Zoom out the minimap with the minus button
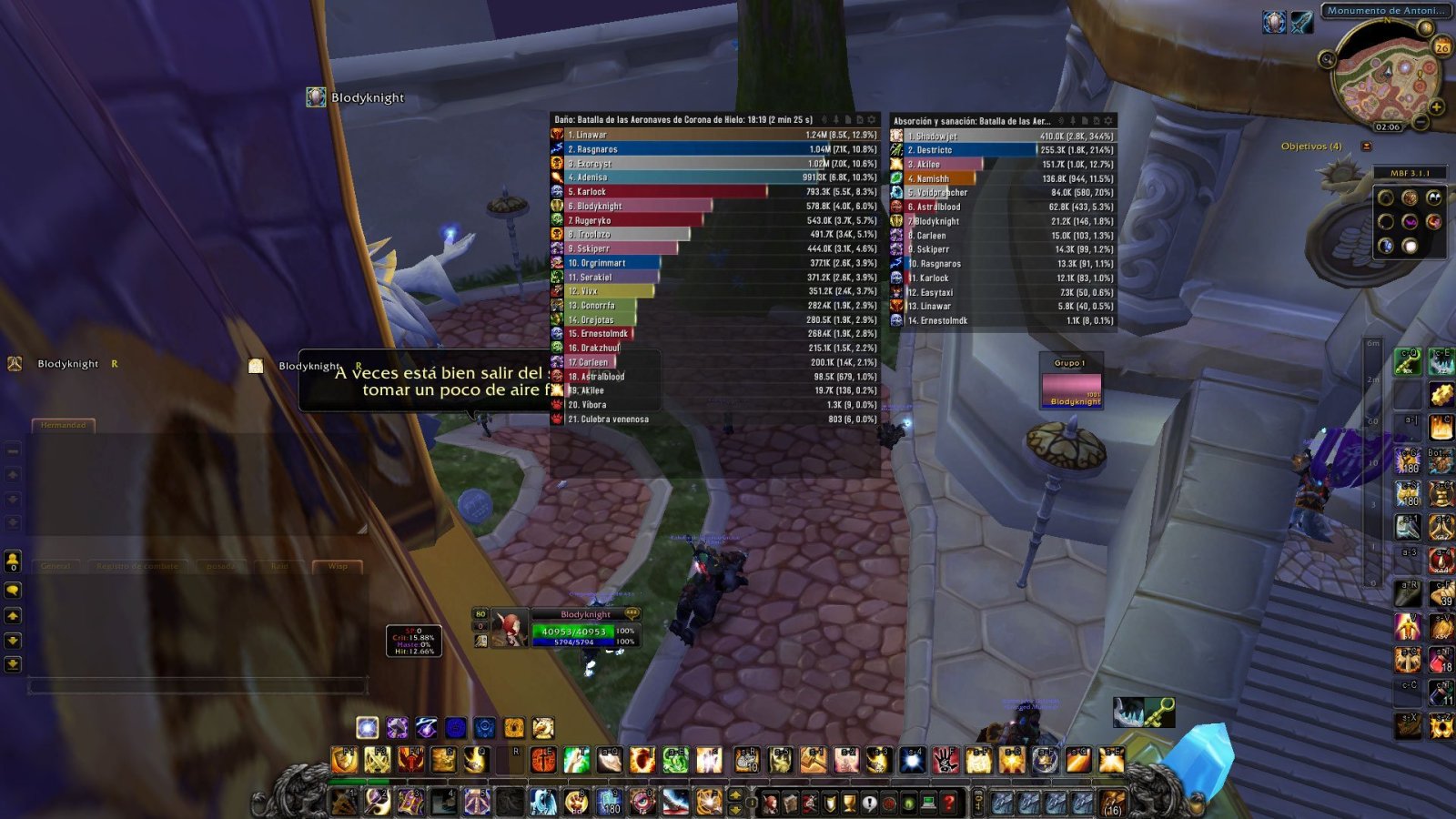Viewport: 1456px width, 819px height. click(x=1421, y=122)
